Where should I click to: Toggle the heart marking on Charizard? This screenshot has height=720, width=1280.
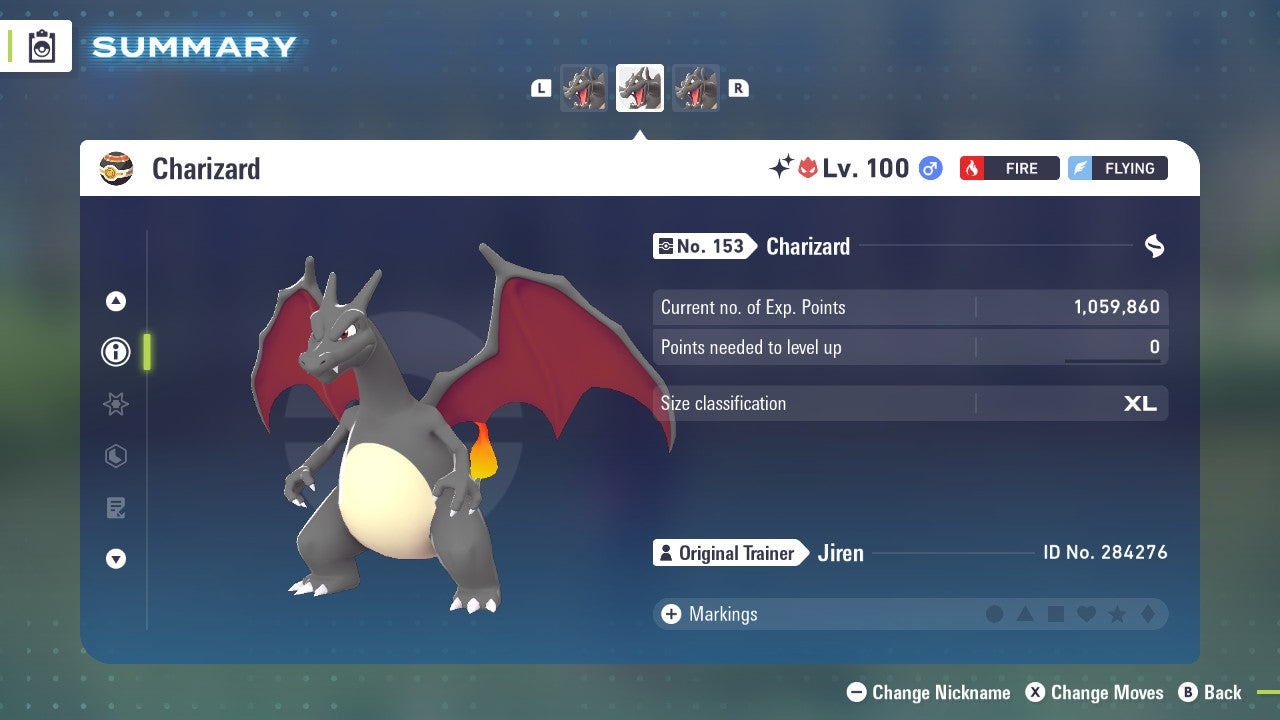coord(1085,614)
